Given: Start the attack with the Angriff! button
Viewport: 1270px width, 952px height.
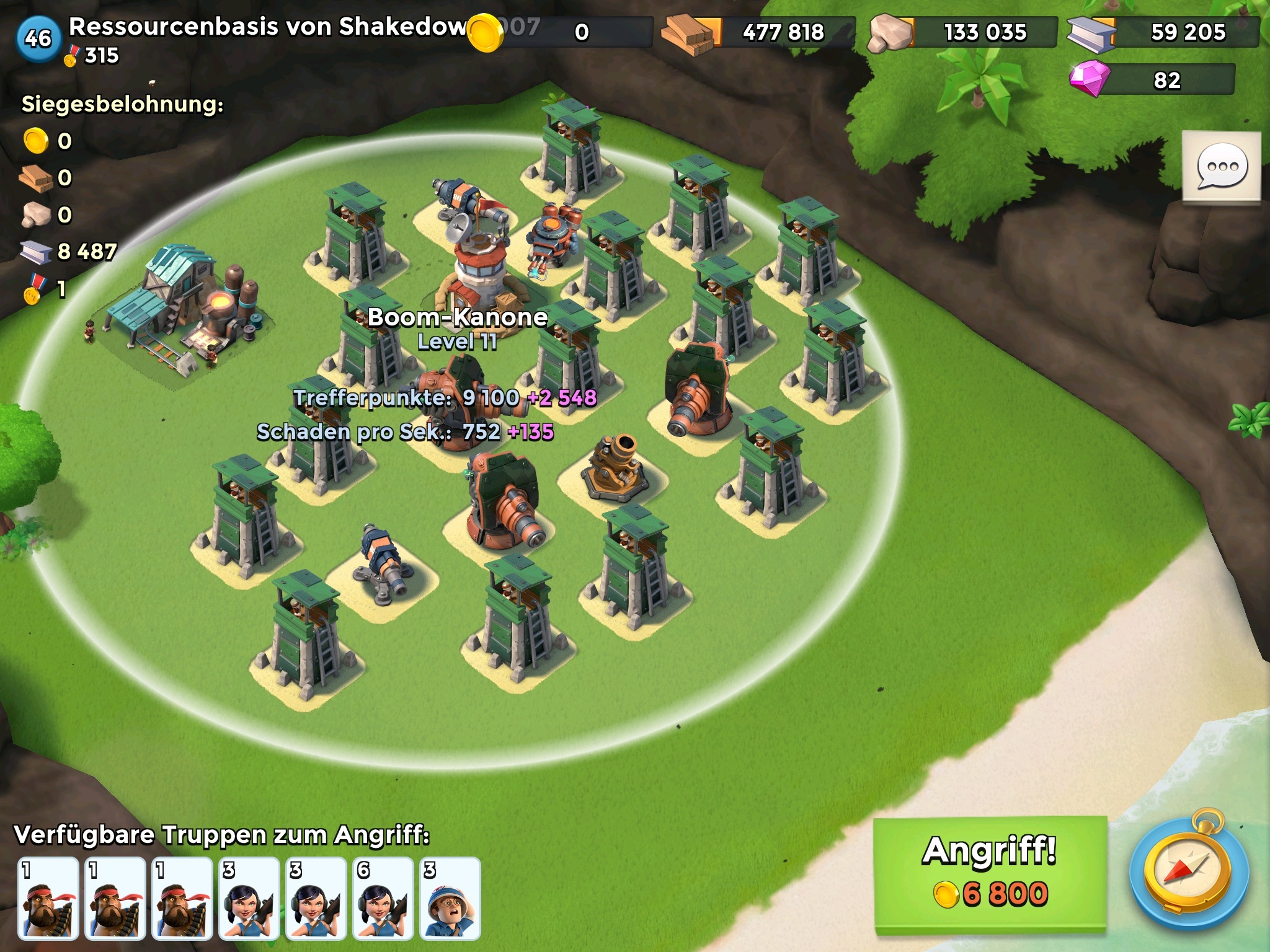Looking at the screenshot, I should tap(990, 873).
